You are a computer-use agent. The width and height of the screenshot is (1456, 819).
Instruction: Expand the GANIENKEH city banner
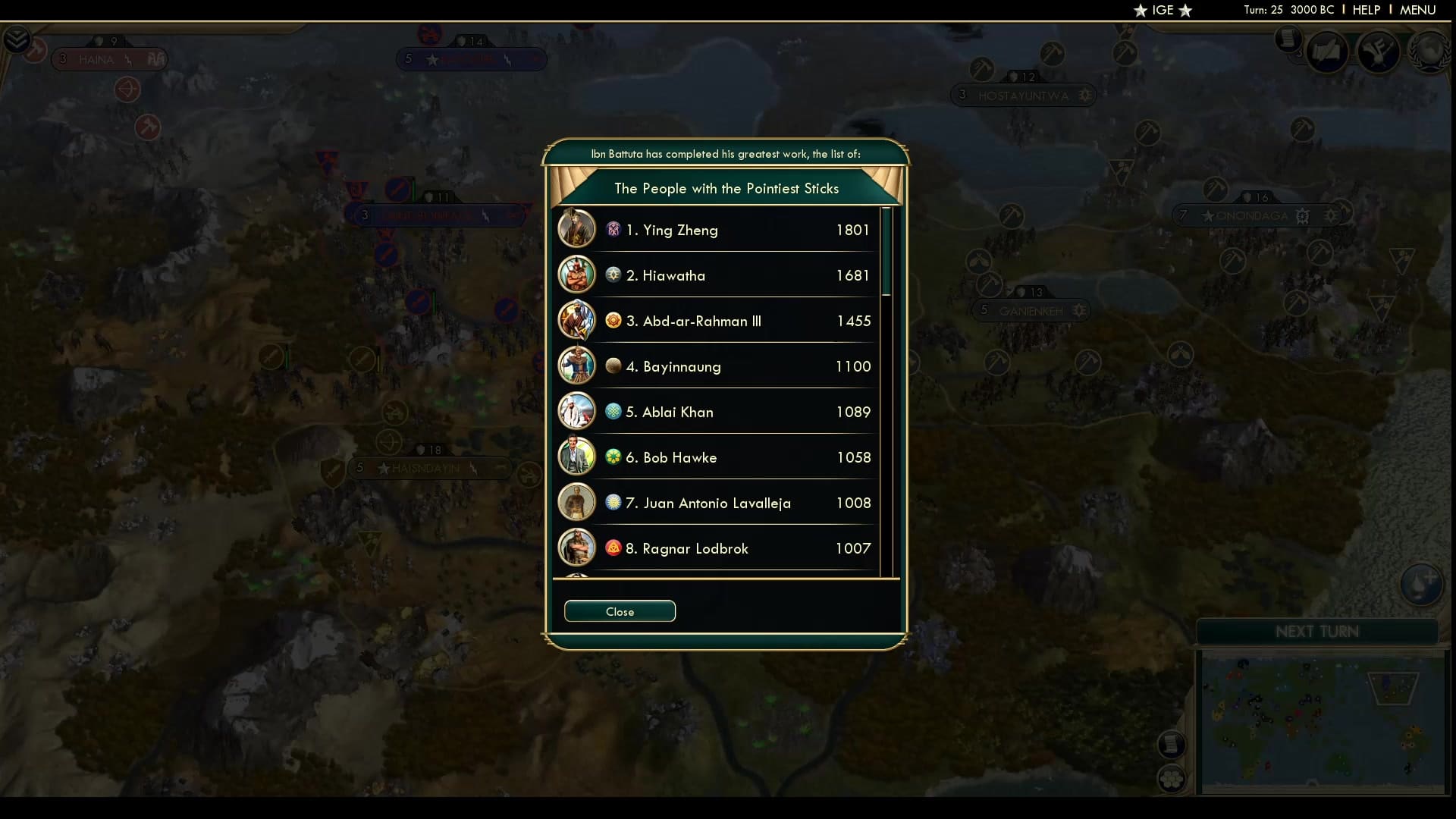tap(1031, 309)
